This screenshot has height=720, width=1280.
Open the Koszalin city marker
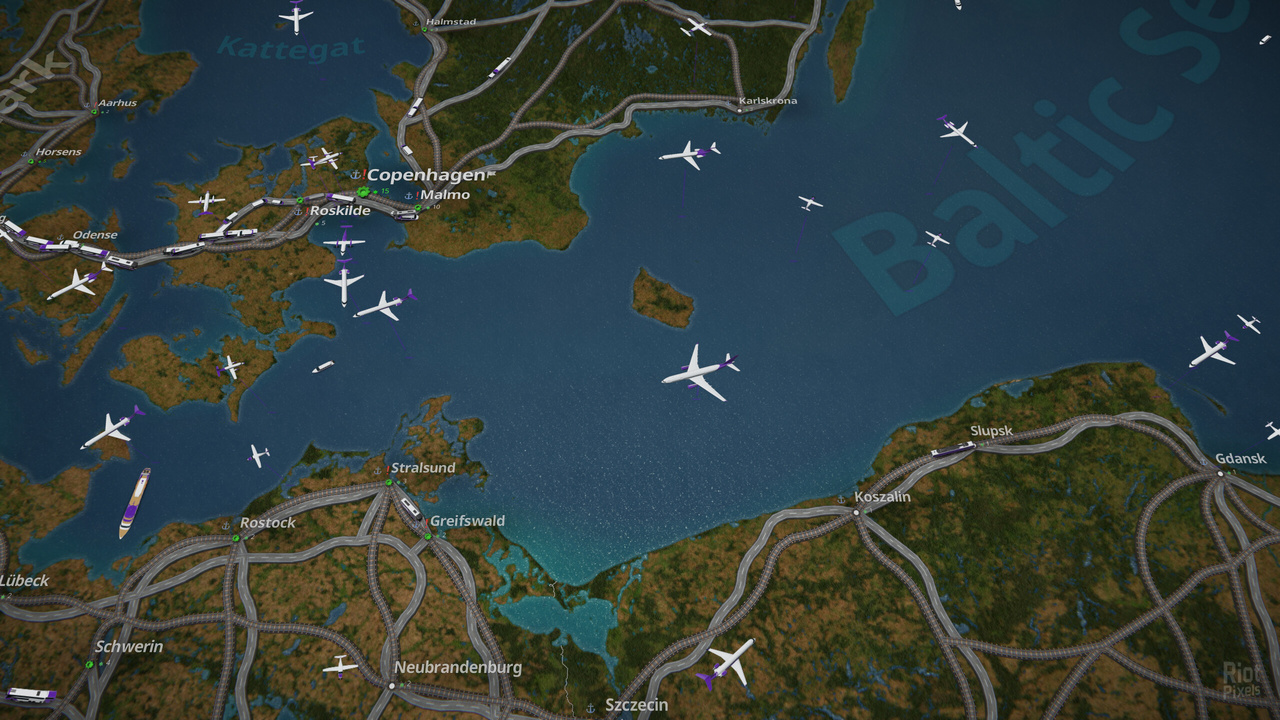[856, 512]
